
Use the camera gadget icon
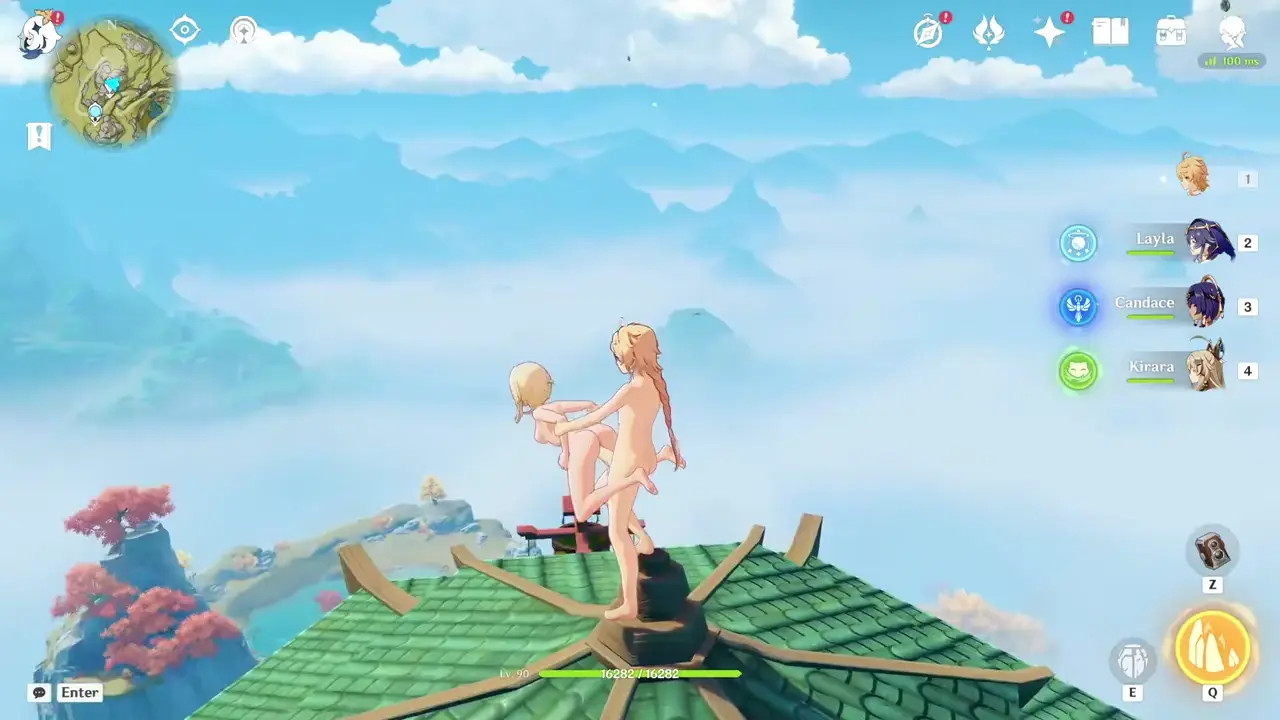pyautogui.click(x=1212, y=551)
